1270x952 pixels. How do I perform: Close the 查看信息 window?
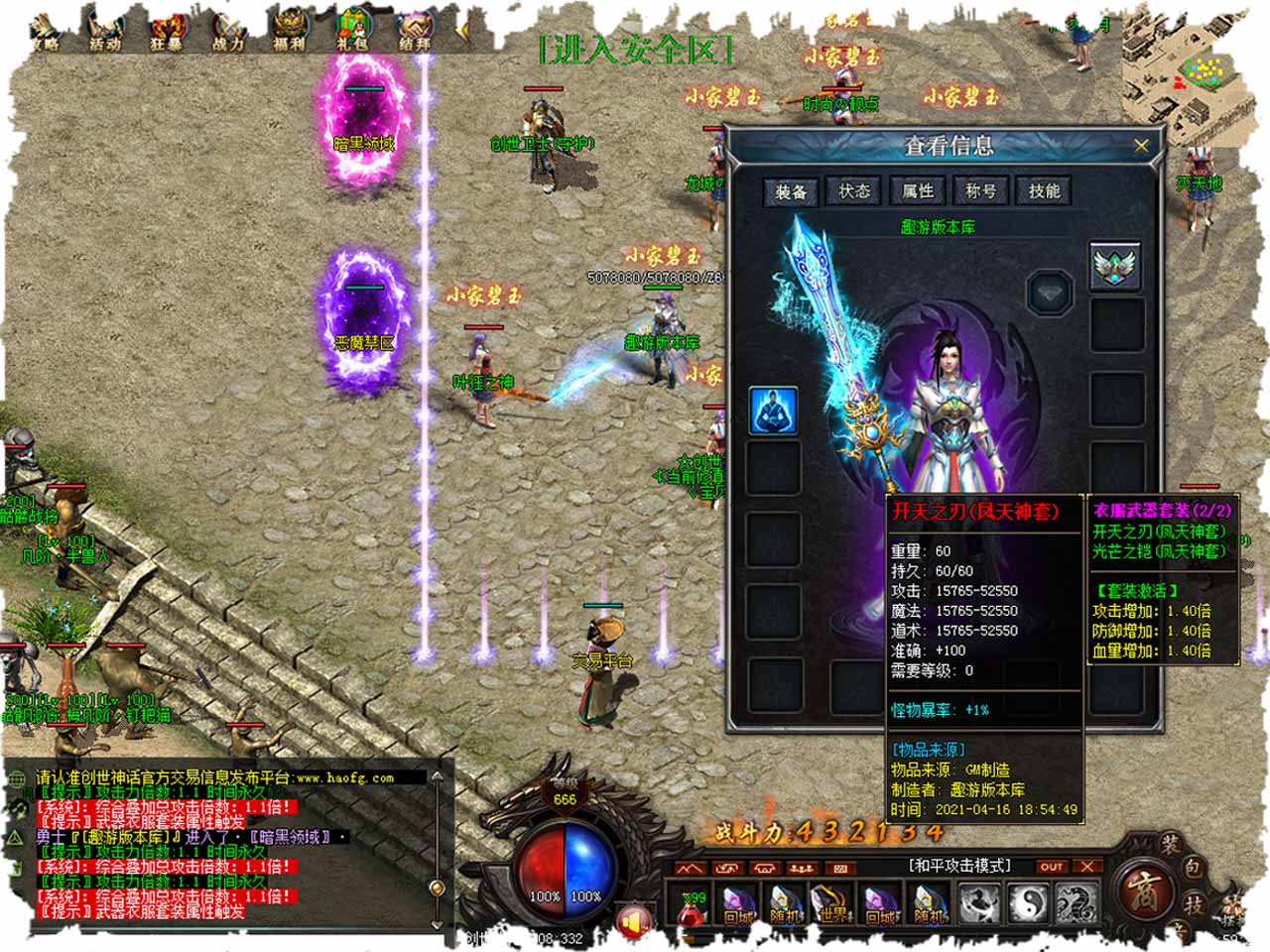(x=1141, y=146)
